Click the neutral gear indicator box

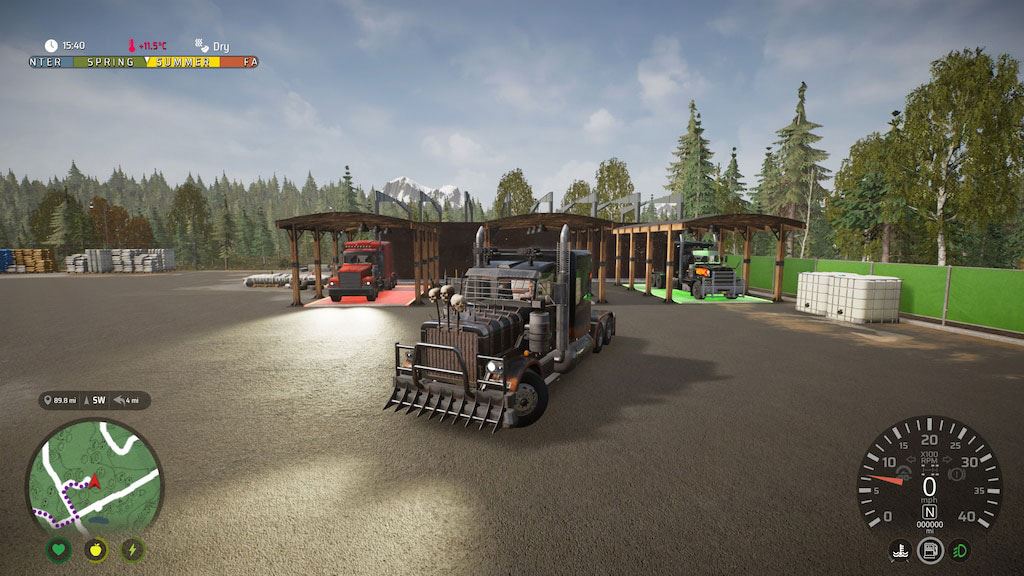tap(929, 512)
